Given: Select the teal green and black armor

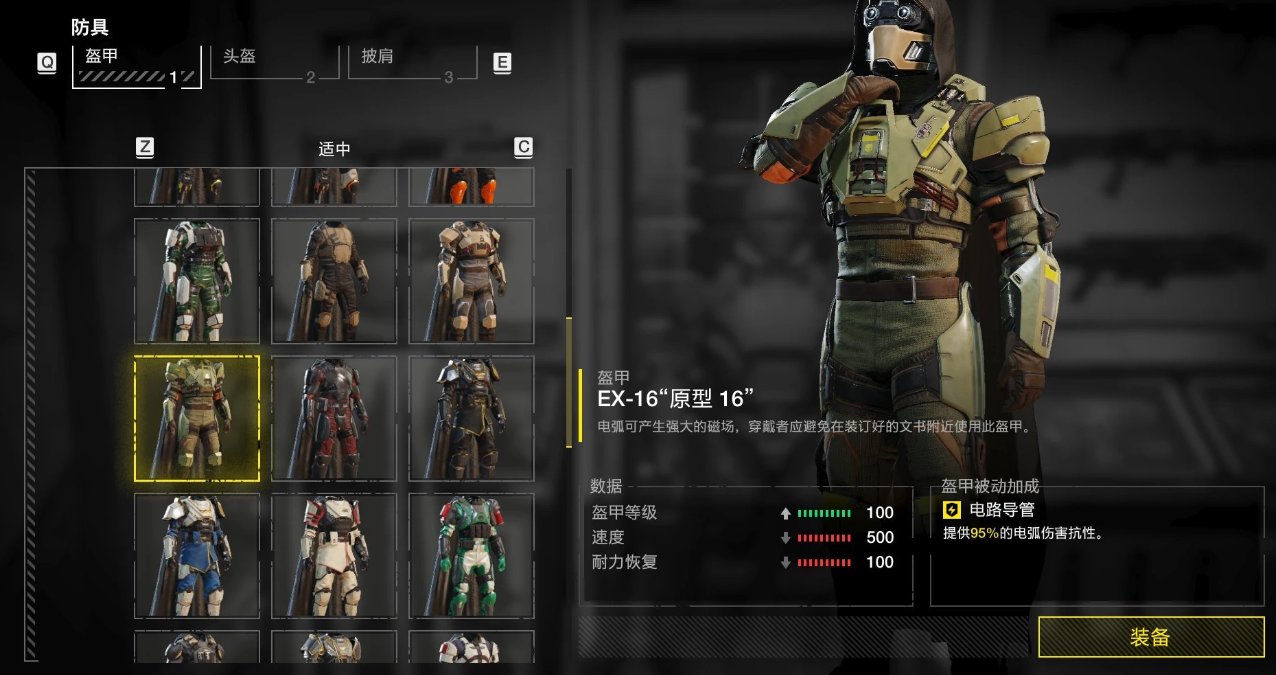Looking at the screenshot, I should click(471, 555).
